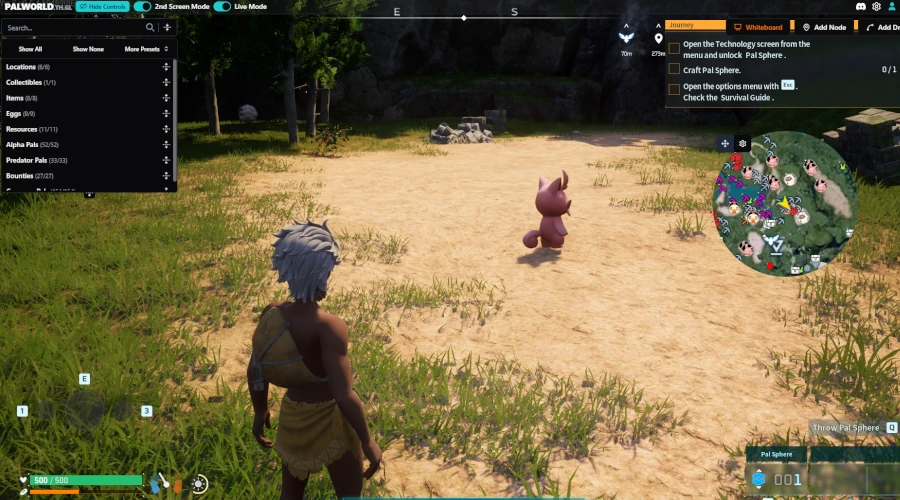This screenshot has width=900, height=500.
Task: Toggle the Resources filter category
Action: (x=32, y=129)
